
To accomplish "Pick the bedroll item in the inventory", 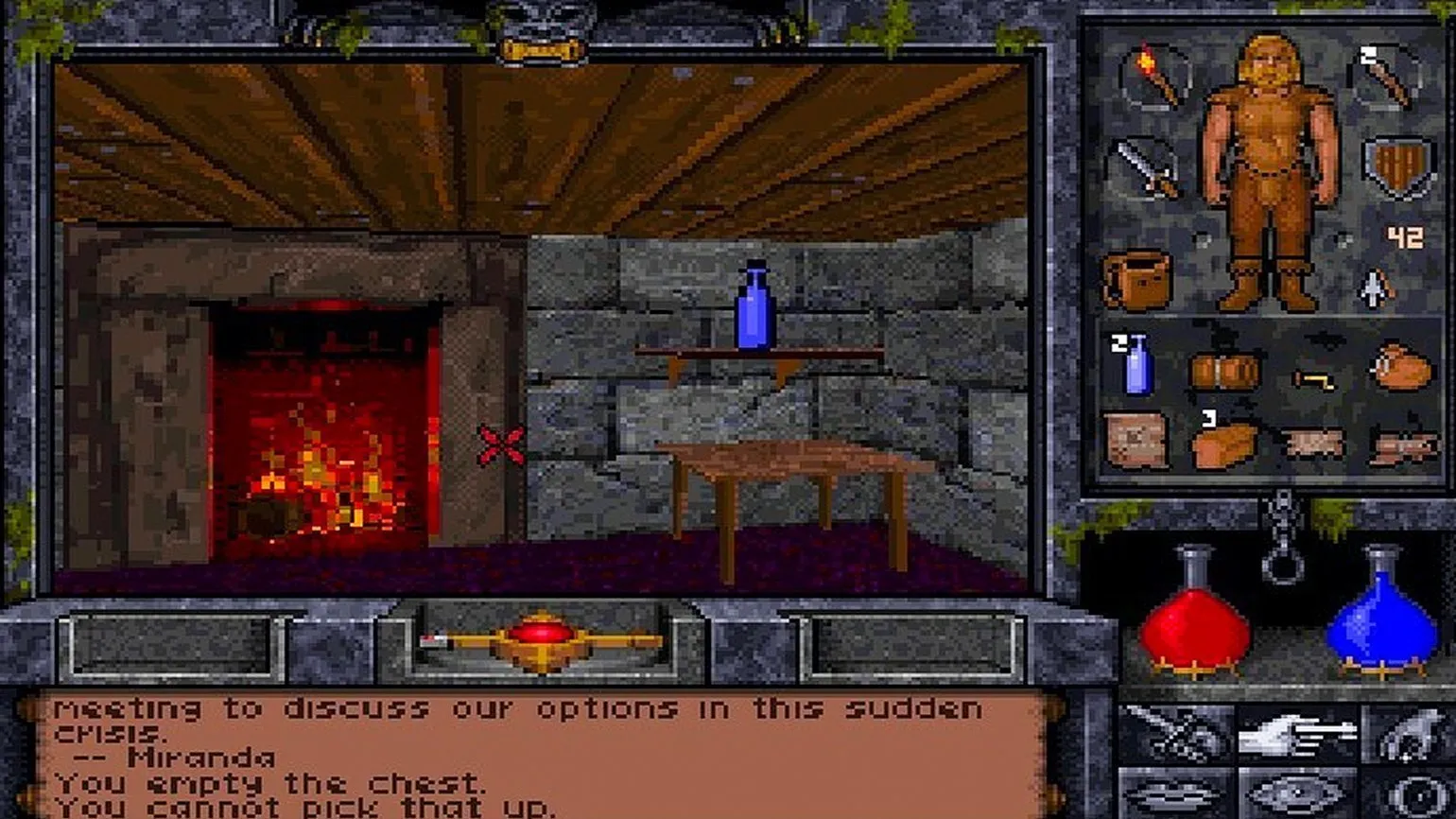I will (x=1224, y=371).
